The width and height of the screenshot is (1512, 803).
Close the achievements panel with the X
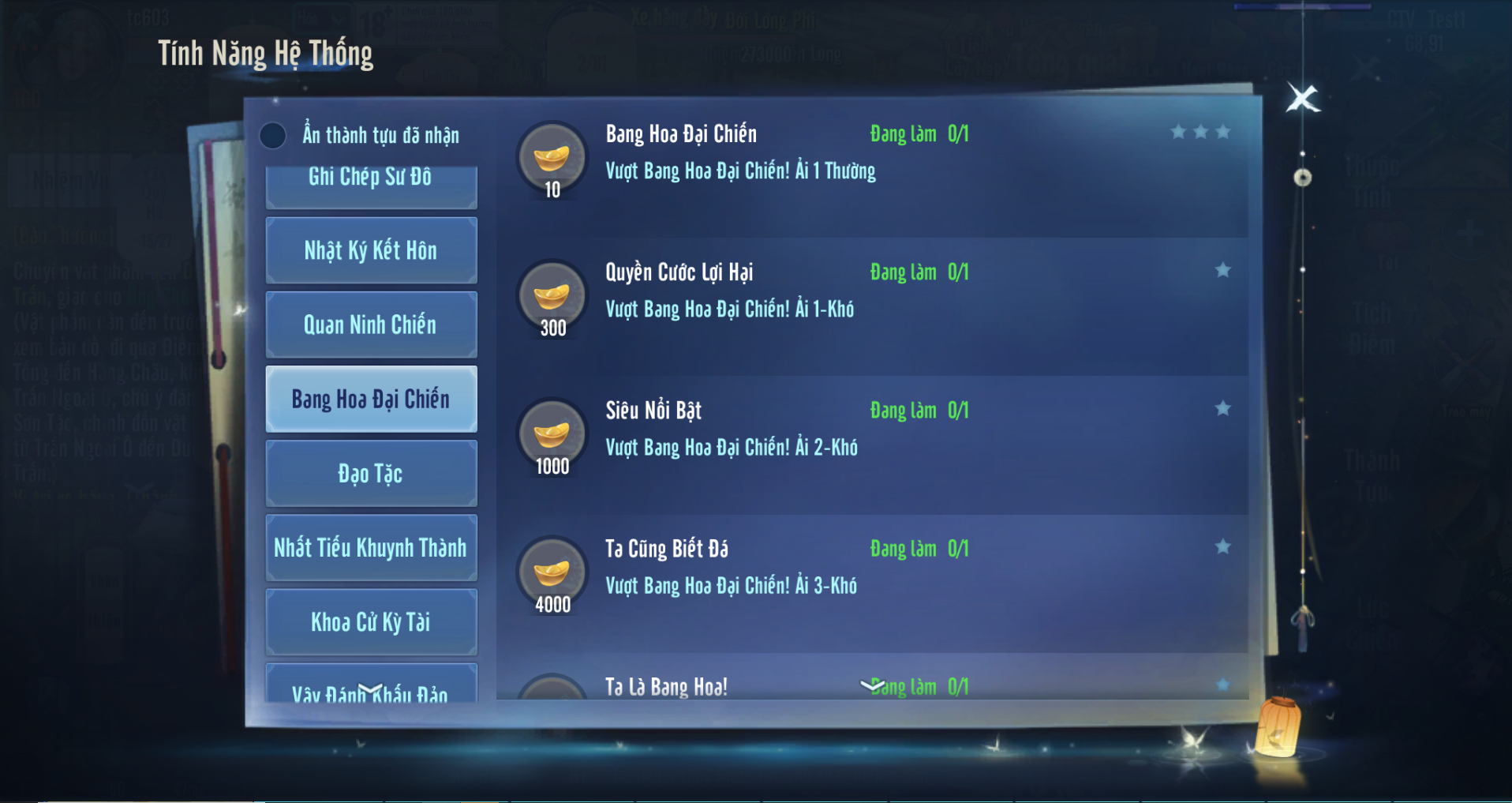pyautogui.click(x=1302, y=99)
